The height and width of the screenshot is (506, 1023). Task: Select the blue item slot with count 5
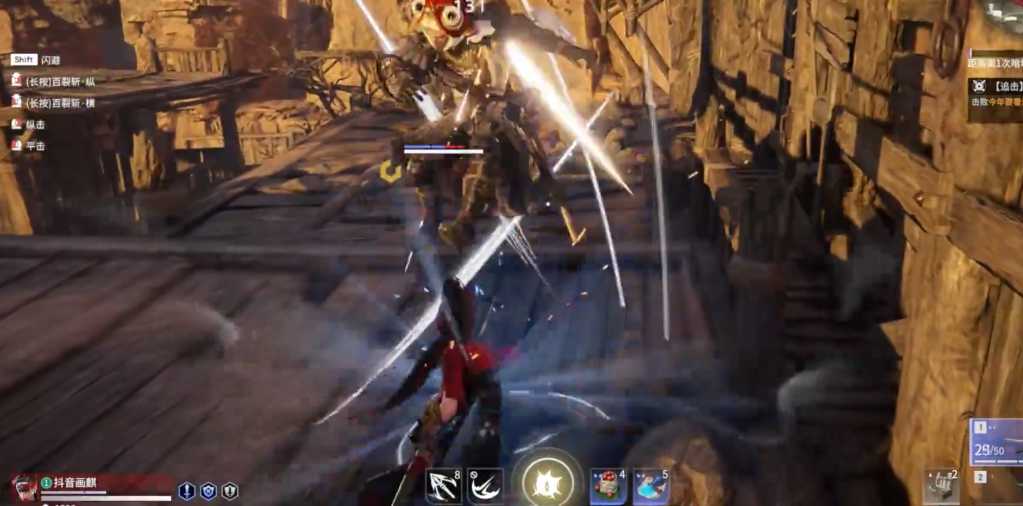coord(651,486)
